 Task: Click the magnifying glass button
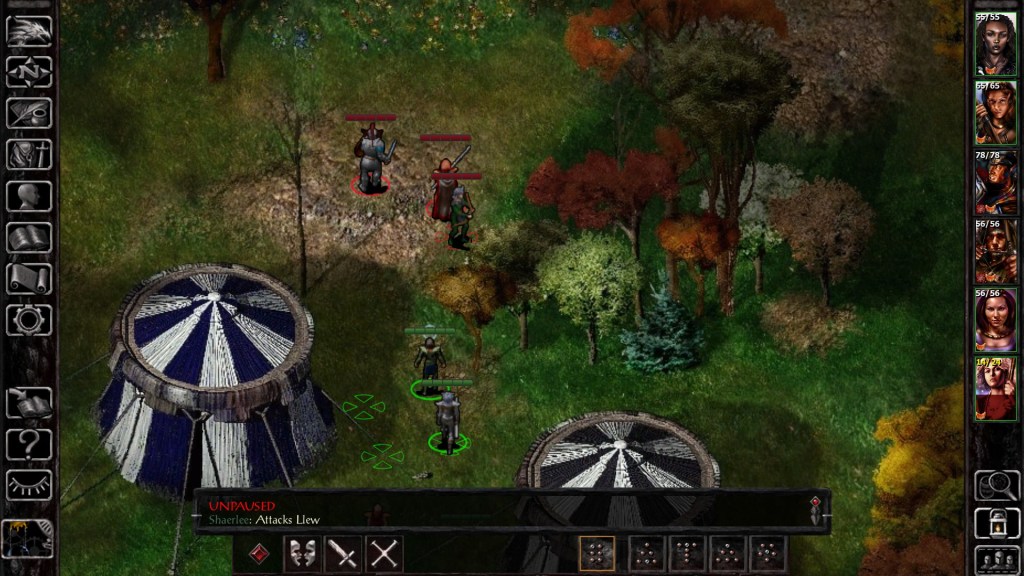coord(996,485)
